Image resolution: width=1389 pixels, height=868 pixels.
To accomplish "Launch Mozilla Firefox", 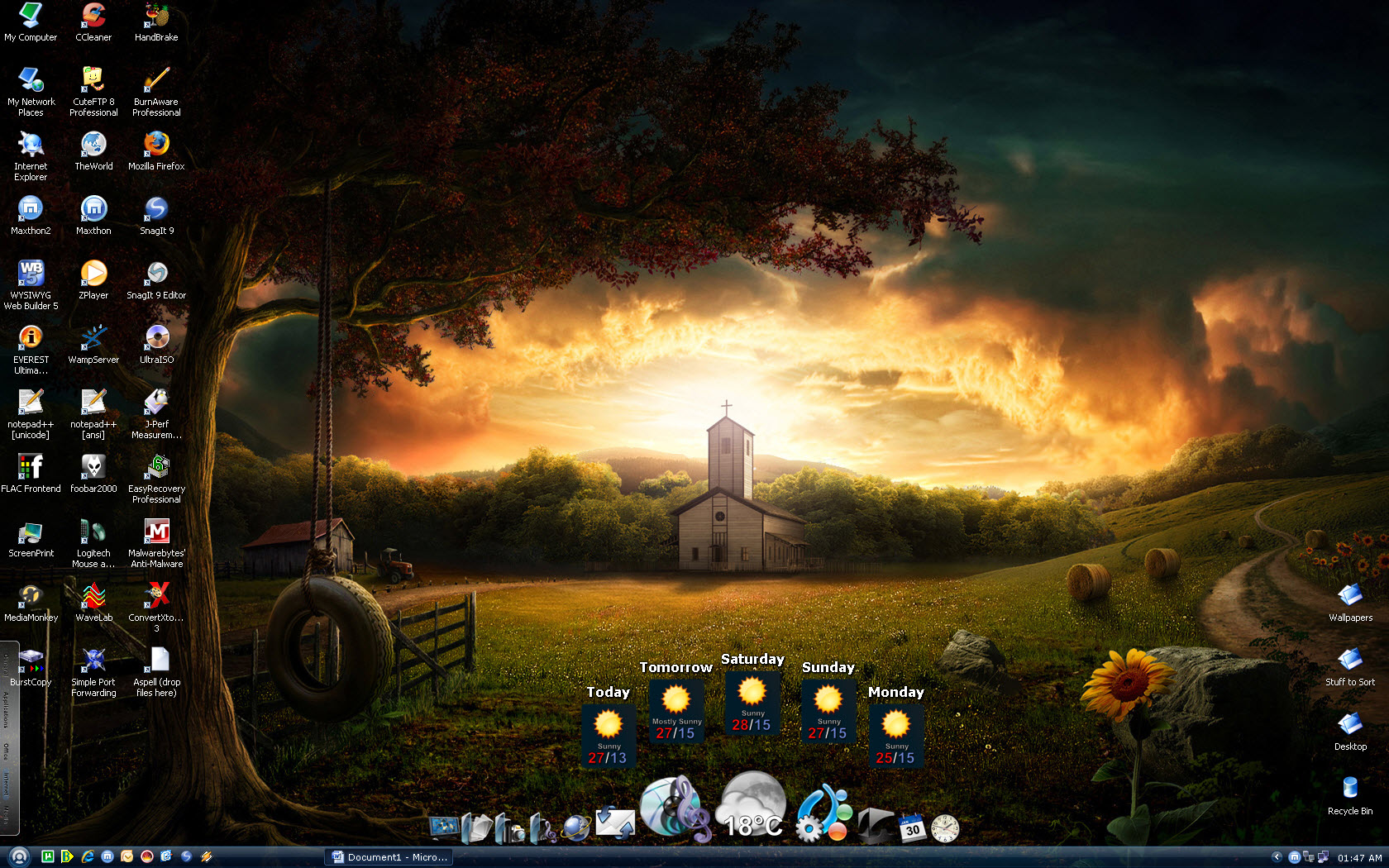I will pos(156,145).
